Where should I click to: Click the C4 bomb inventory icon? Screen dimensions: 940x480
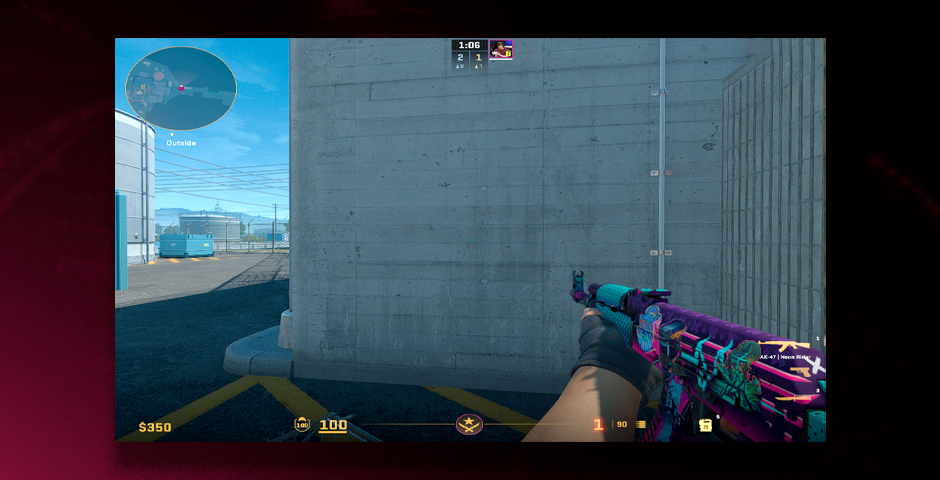(706, 425)
